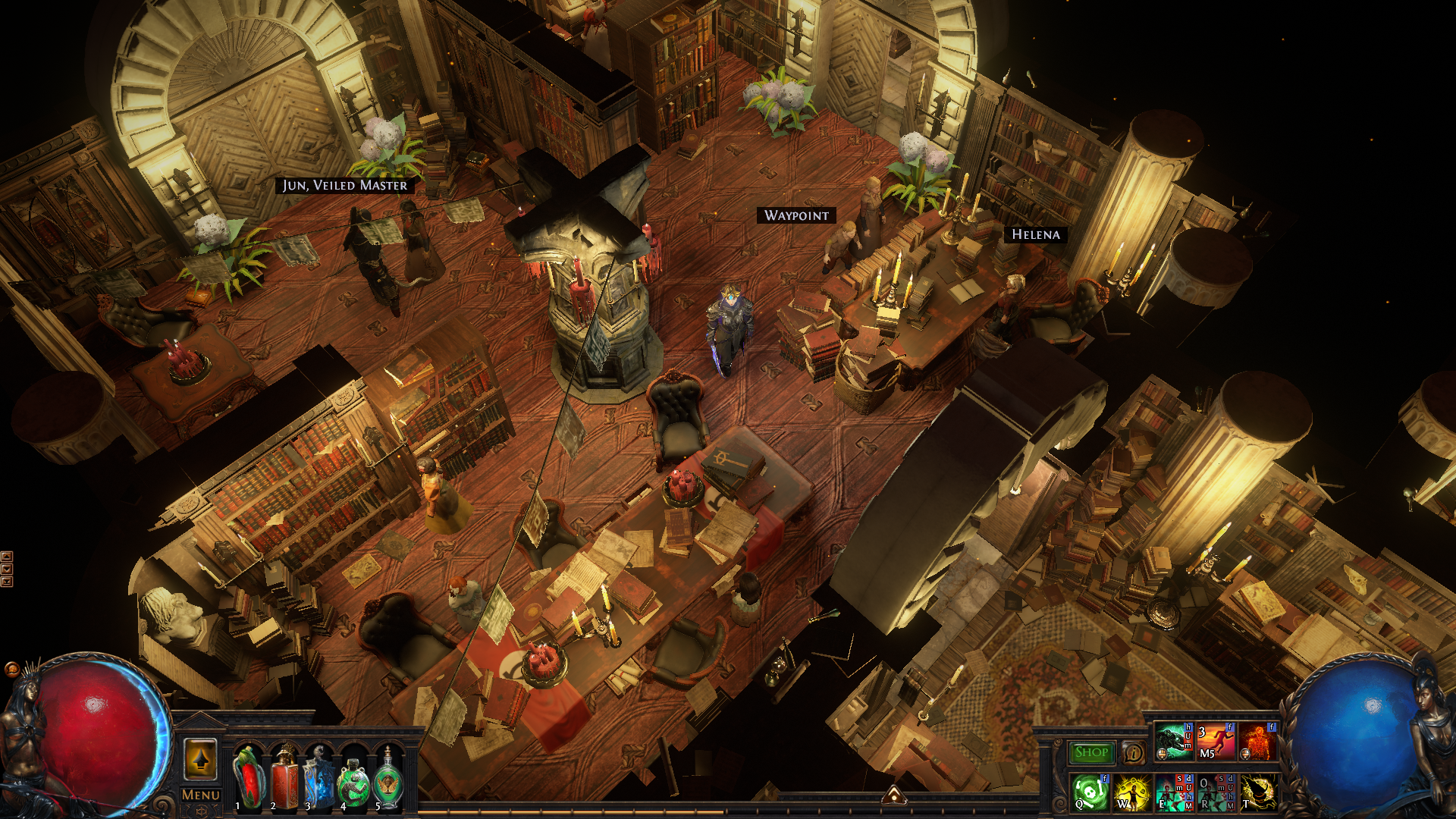The height and width of the screenshot is (819, 1456).
Task: Open the chat bubble icon above life globe
Action: coord(12,669)
